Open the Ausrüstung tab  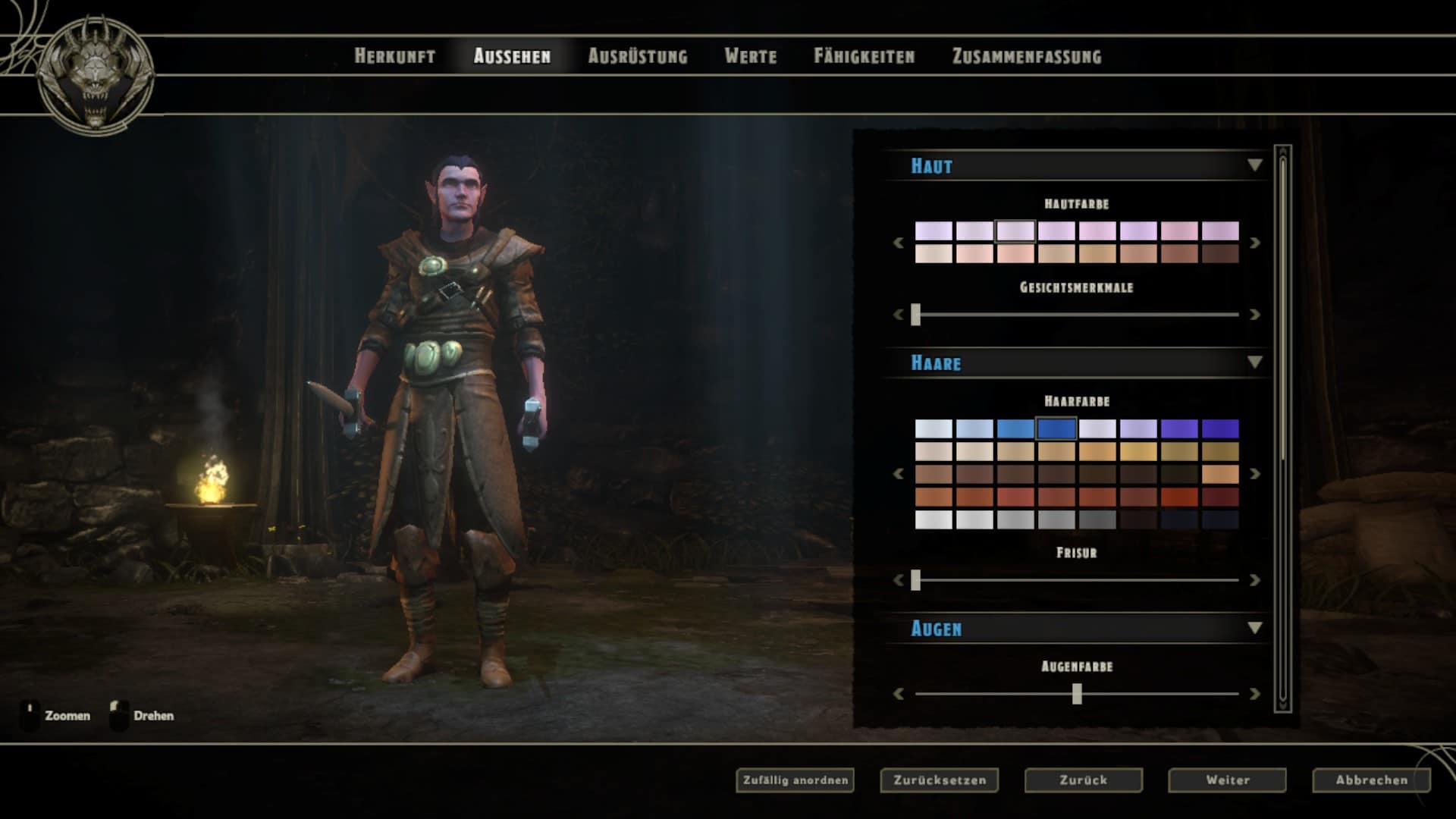click(x=638, y=56)
